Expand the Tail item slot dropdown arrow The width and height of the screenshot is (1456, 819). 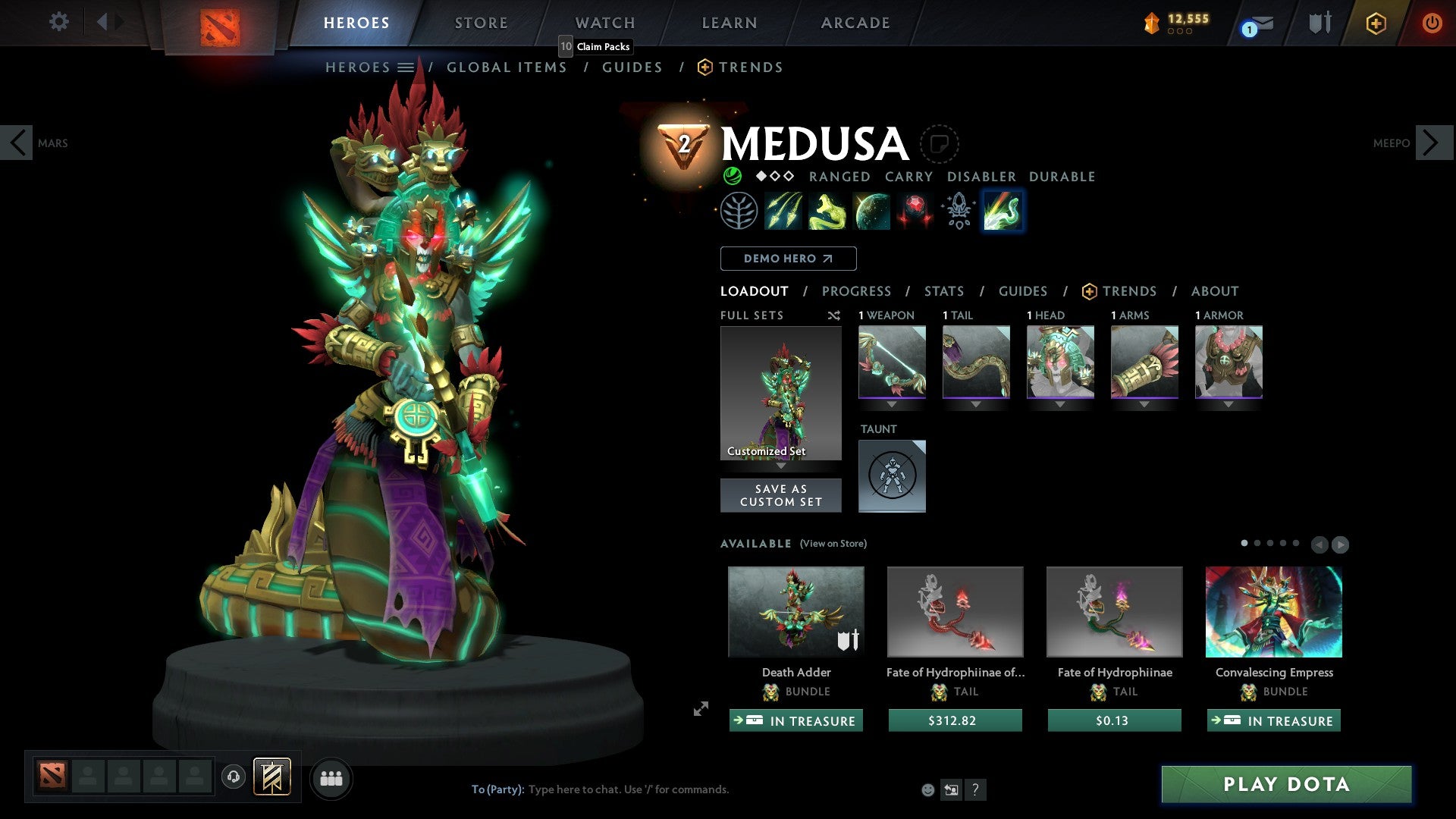[x=976, y=404]
